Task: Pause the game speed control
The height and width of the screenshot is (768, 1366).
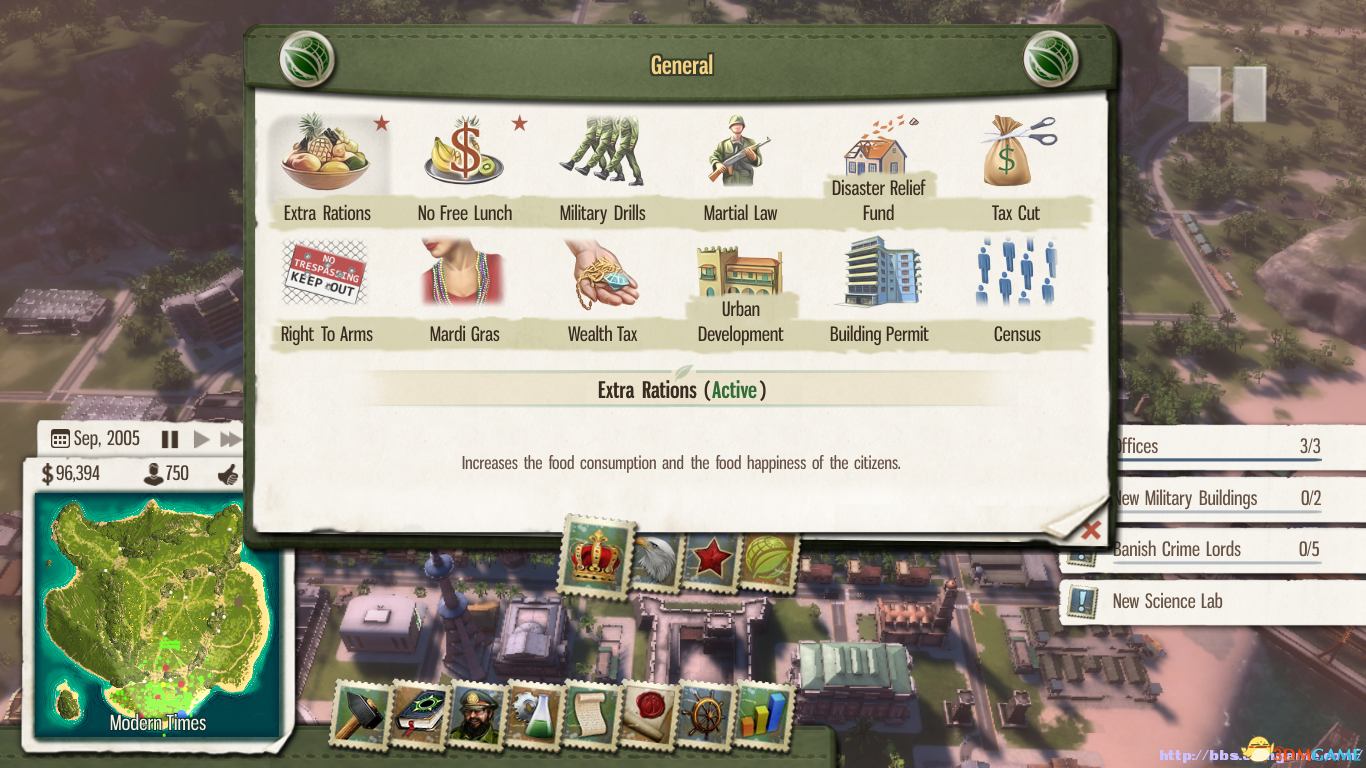Action: [x=170, y=439]
